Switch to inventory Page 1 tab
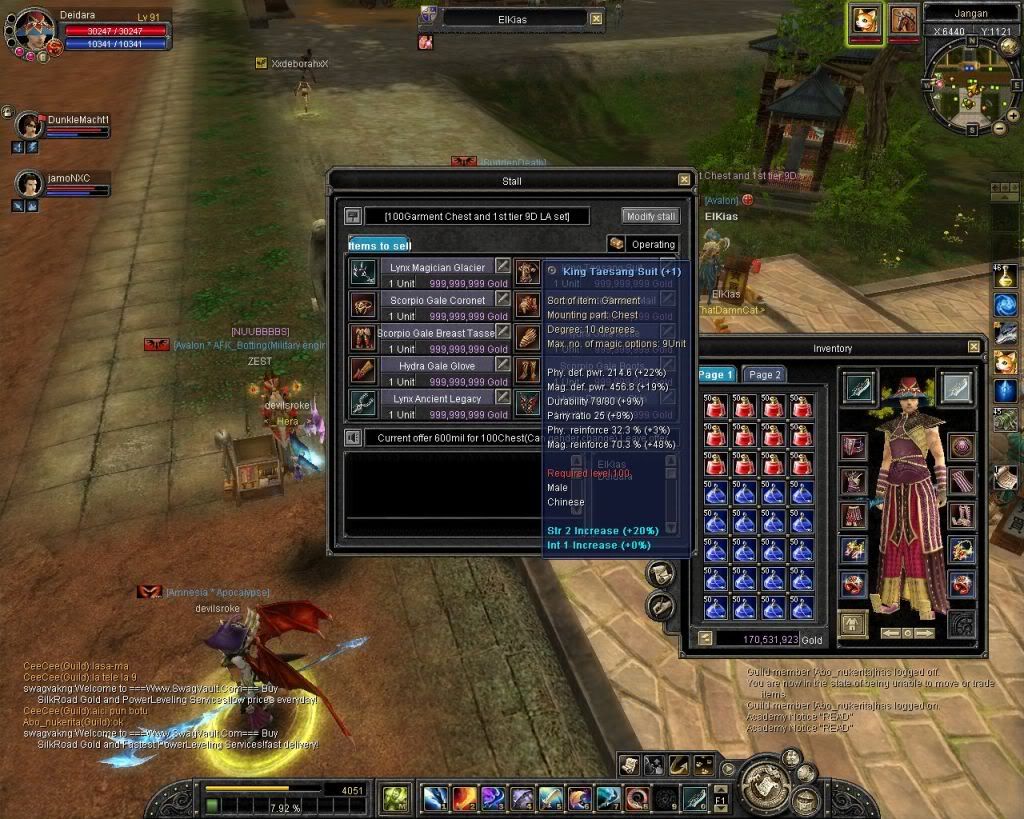The image size is (1024, 819). pyautogui.click(x=716, y=374)
